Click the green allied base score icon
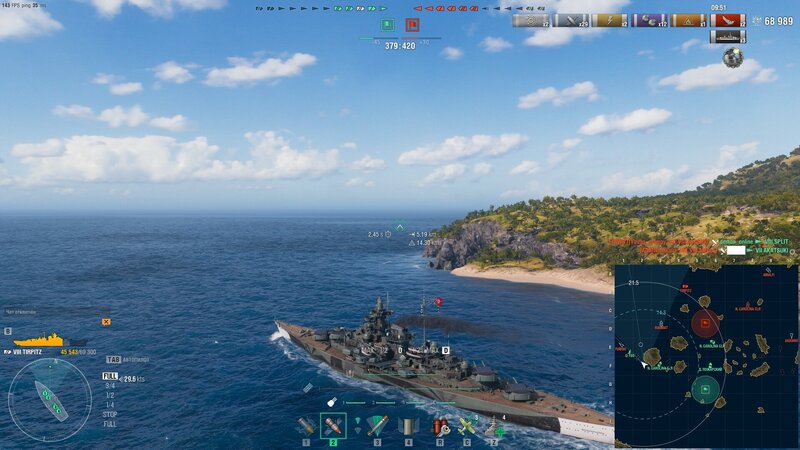Image resolution: width=800 pixels, height=450 pixels. (386, 24)
